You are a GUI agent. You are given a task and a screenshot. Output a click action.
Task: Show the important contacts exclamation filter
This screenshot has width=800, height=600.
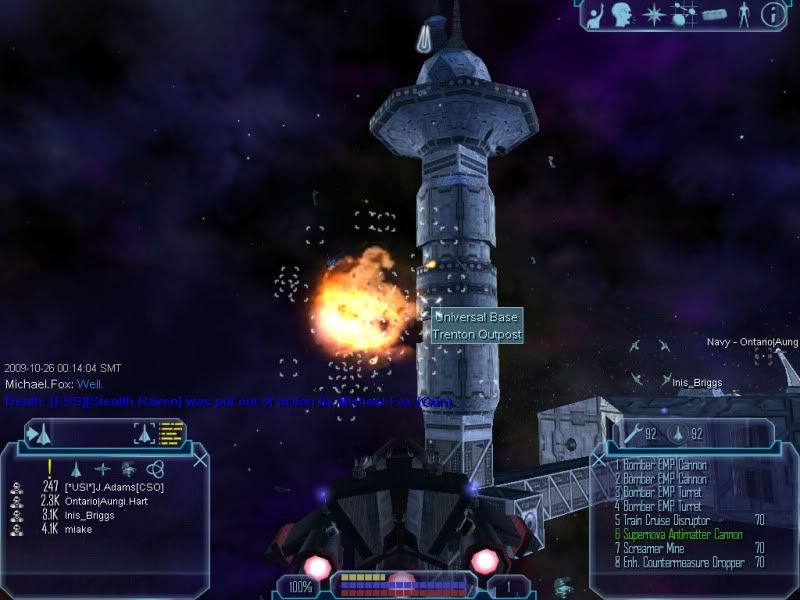49,468
